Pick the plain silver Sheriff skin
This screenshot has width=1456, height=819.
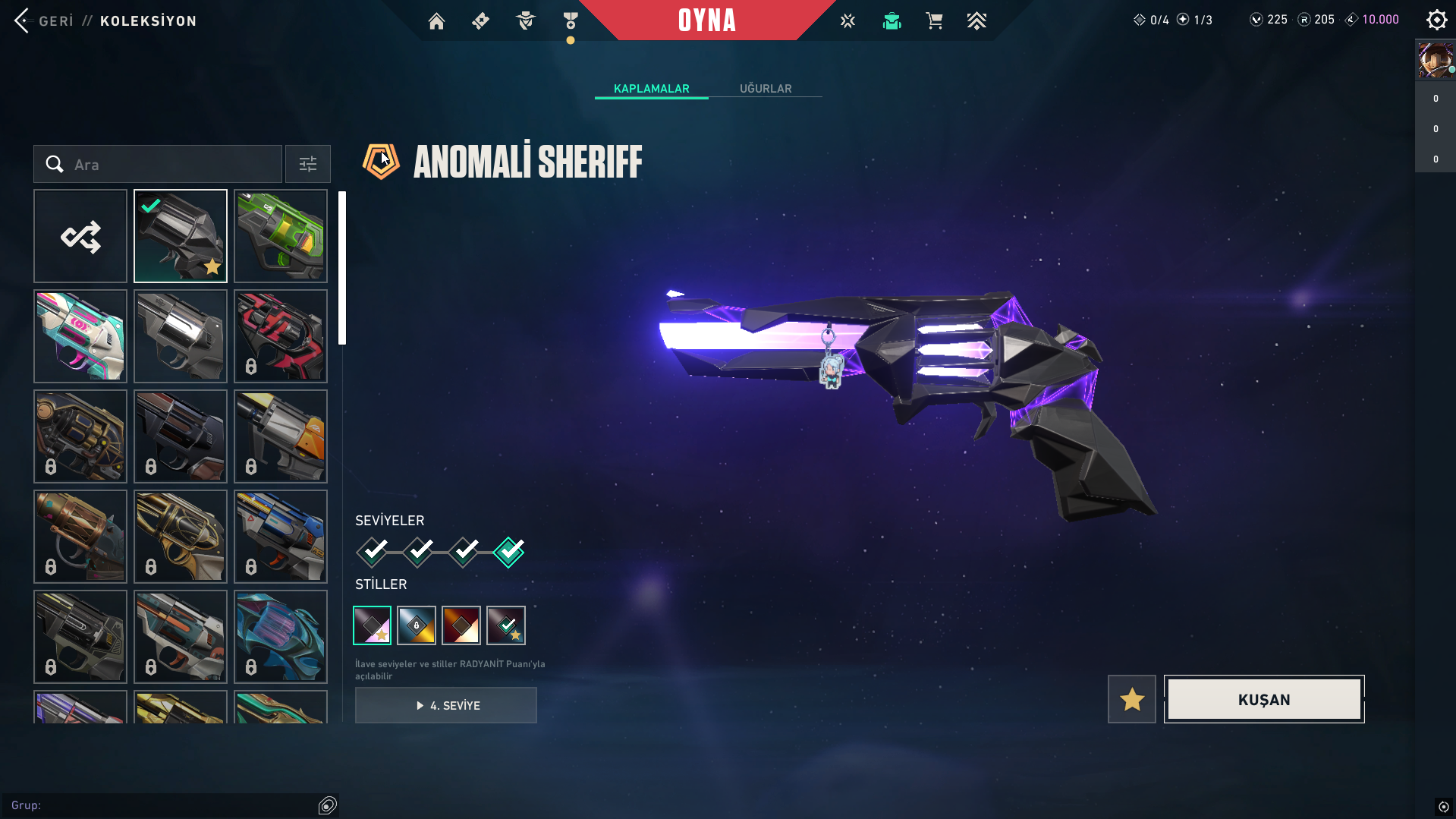181,336
